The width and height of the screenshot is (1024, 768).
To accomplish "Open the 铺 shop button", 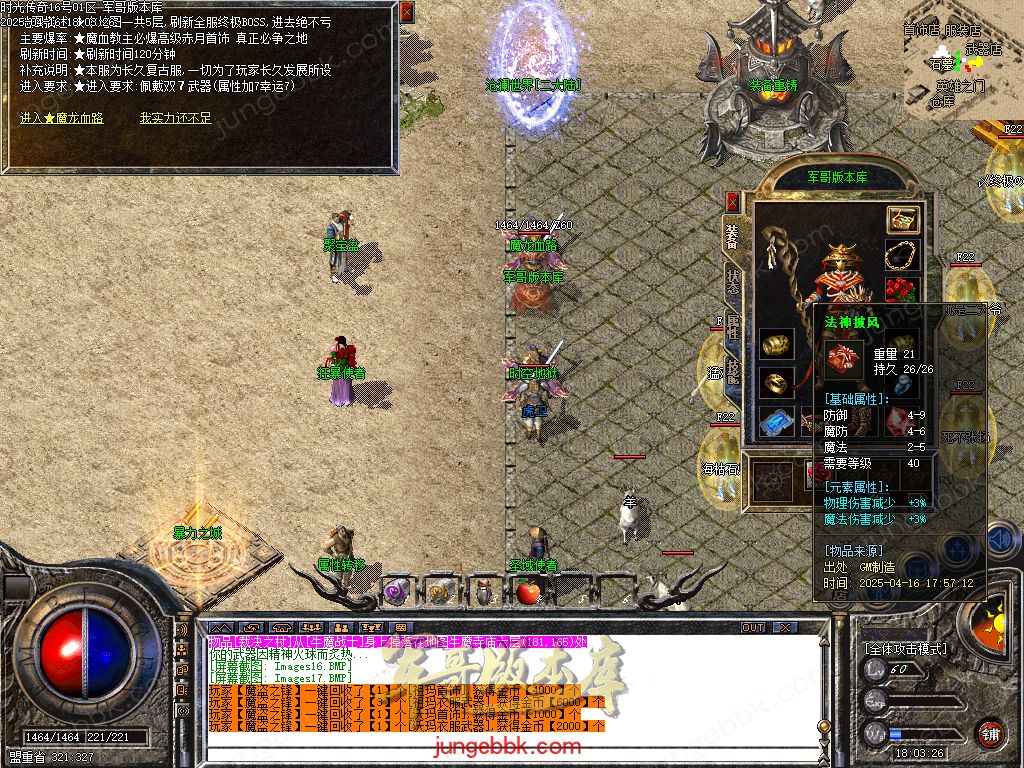I will [x=989, y=733].
